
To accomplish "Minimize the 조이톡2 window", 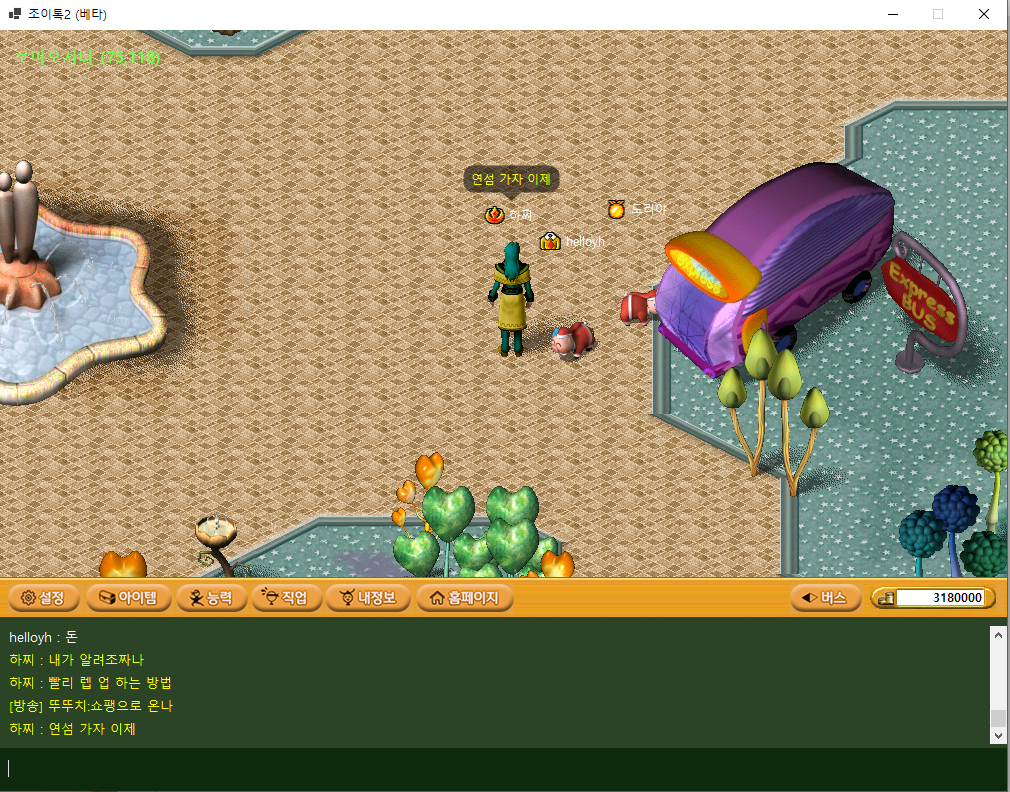I will (892, 14).
